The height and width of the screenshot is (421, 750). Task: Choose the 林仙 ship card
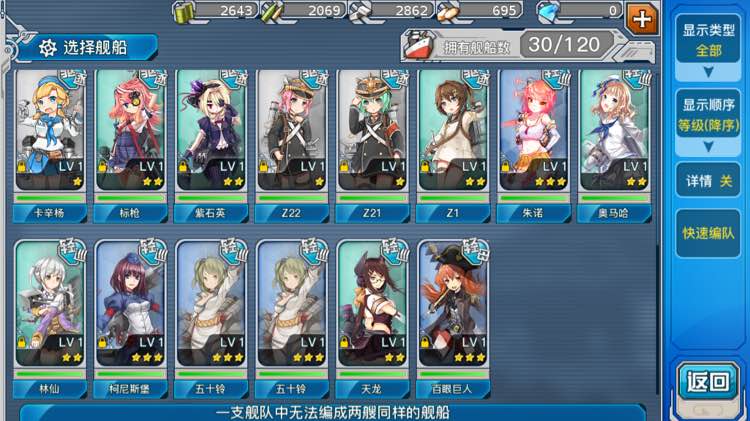coord(50,305)
